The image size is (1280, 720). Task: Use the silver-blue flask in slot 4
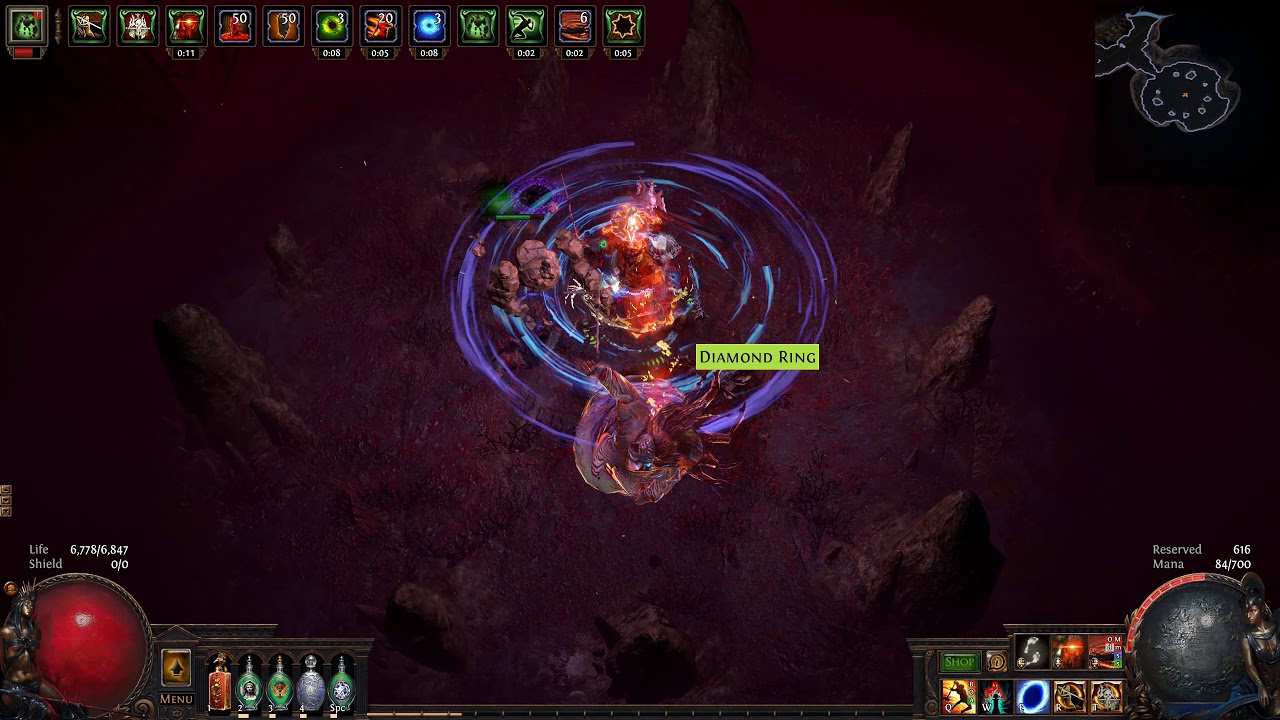311,685
